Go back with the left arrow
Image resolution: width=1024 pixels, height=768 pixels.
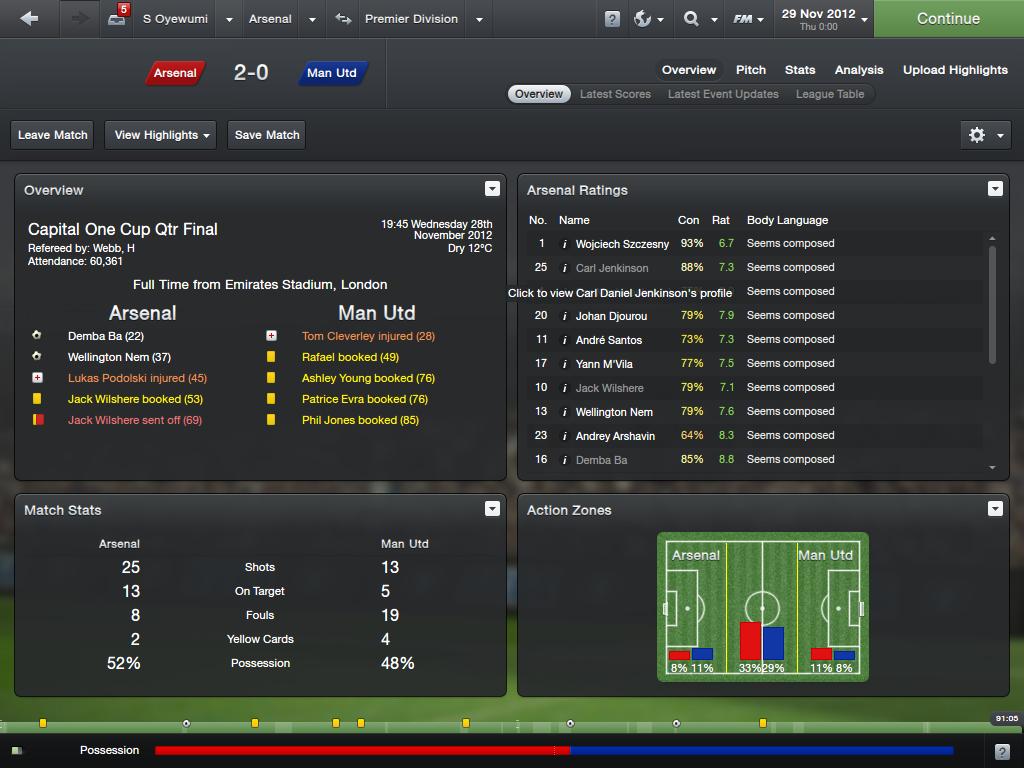coord(29,18)
